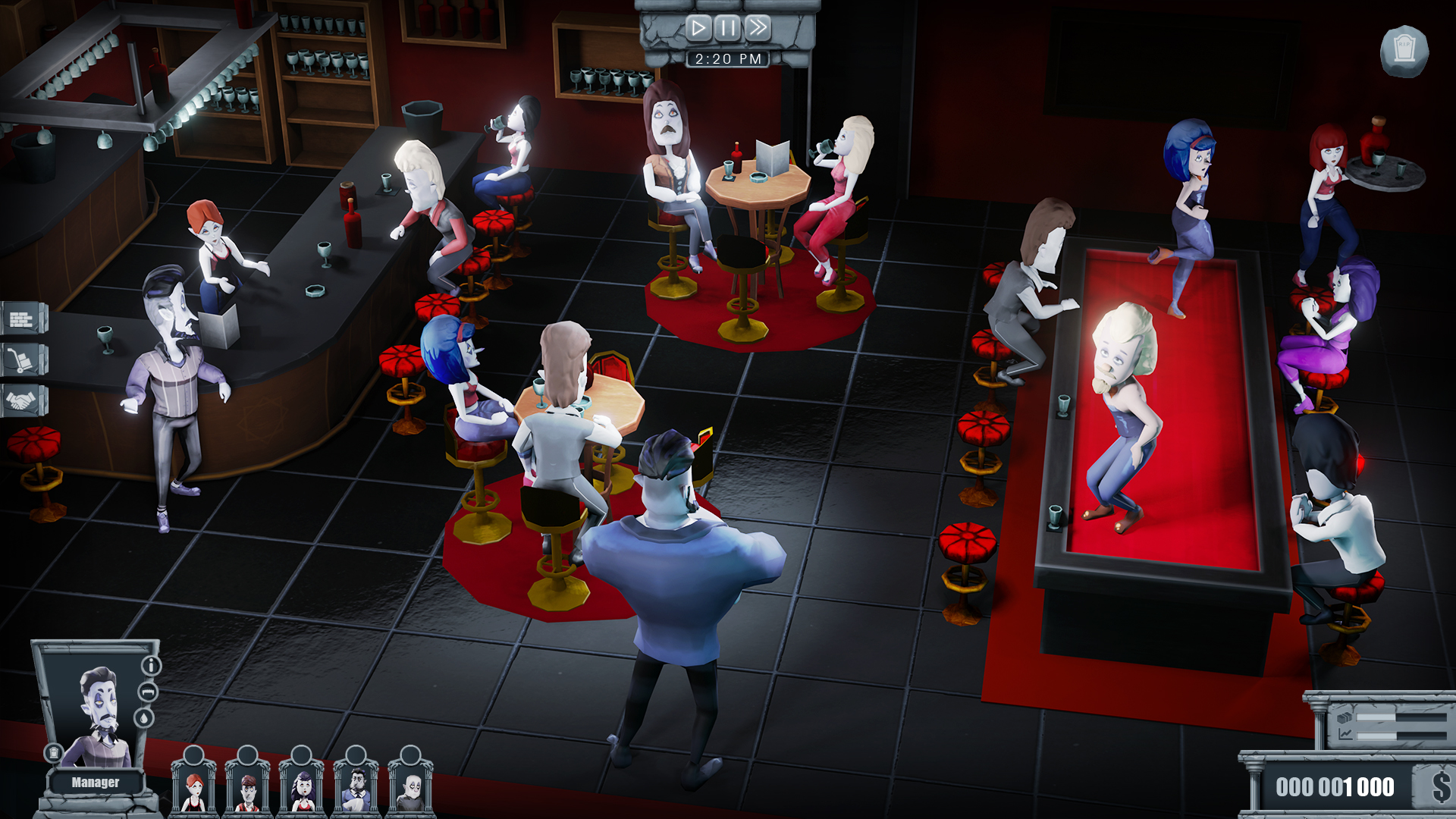Click the tombstone badge on the manager frame
The height and width of the screenshot is (819, 1456).
coord(54,753)
